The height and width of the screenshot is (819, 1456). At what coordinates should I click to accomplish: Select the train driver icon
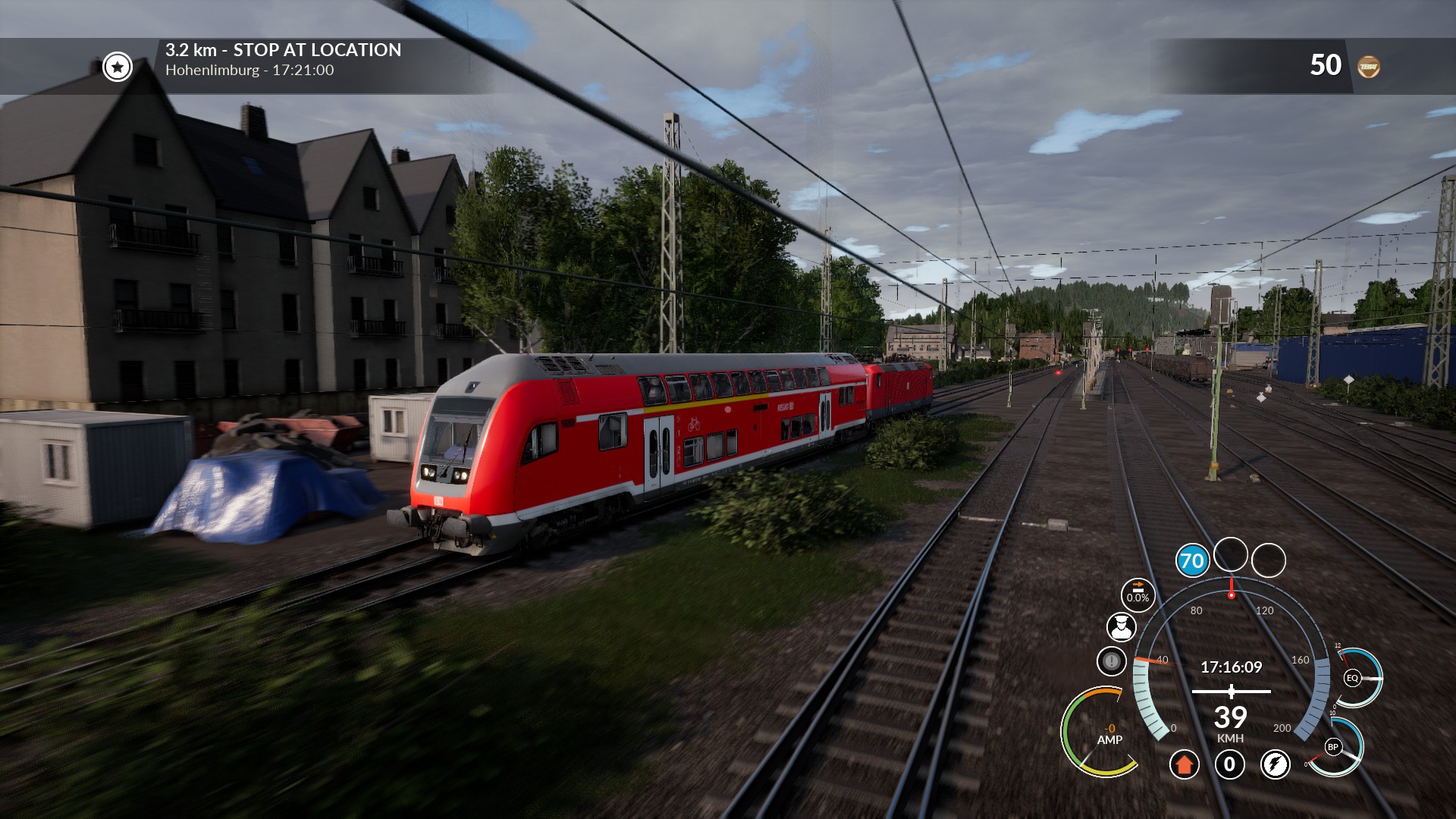coord(1121,627)
